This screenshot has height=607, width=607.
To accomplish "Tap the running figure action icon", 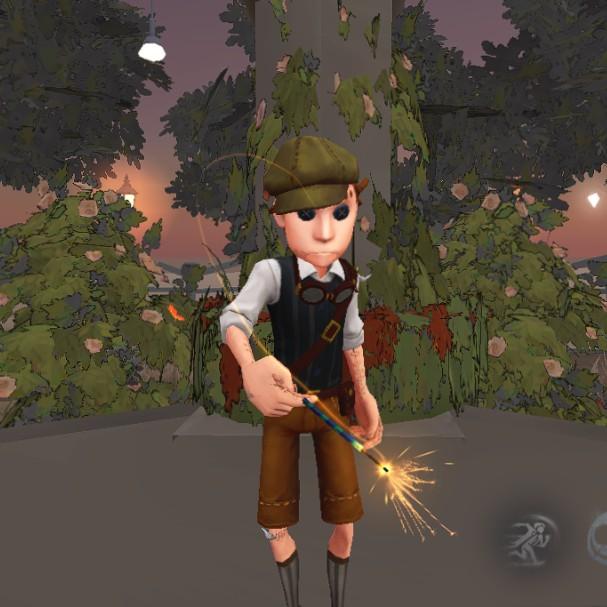I will coord(529,541).
